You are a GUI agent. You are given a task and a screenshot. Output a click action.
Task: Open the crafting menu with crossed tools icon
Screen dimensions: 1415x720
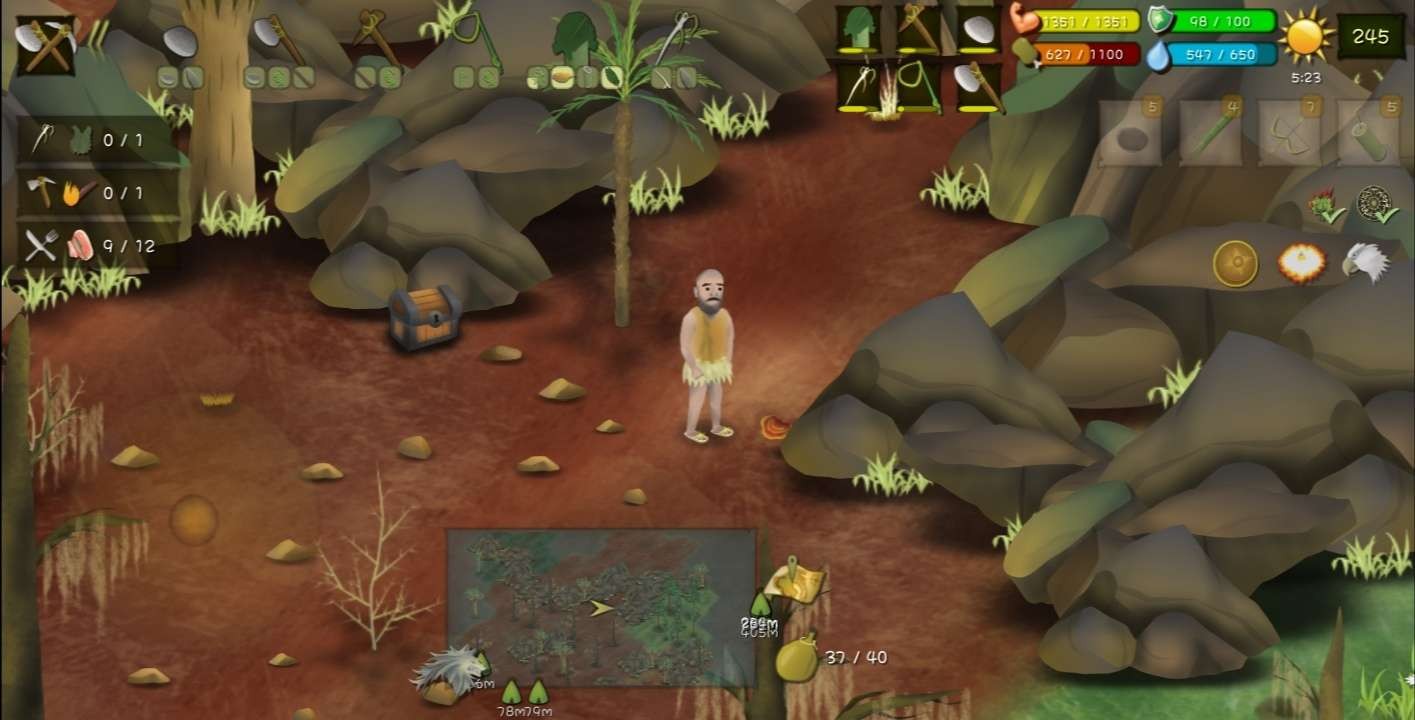47,45
